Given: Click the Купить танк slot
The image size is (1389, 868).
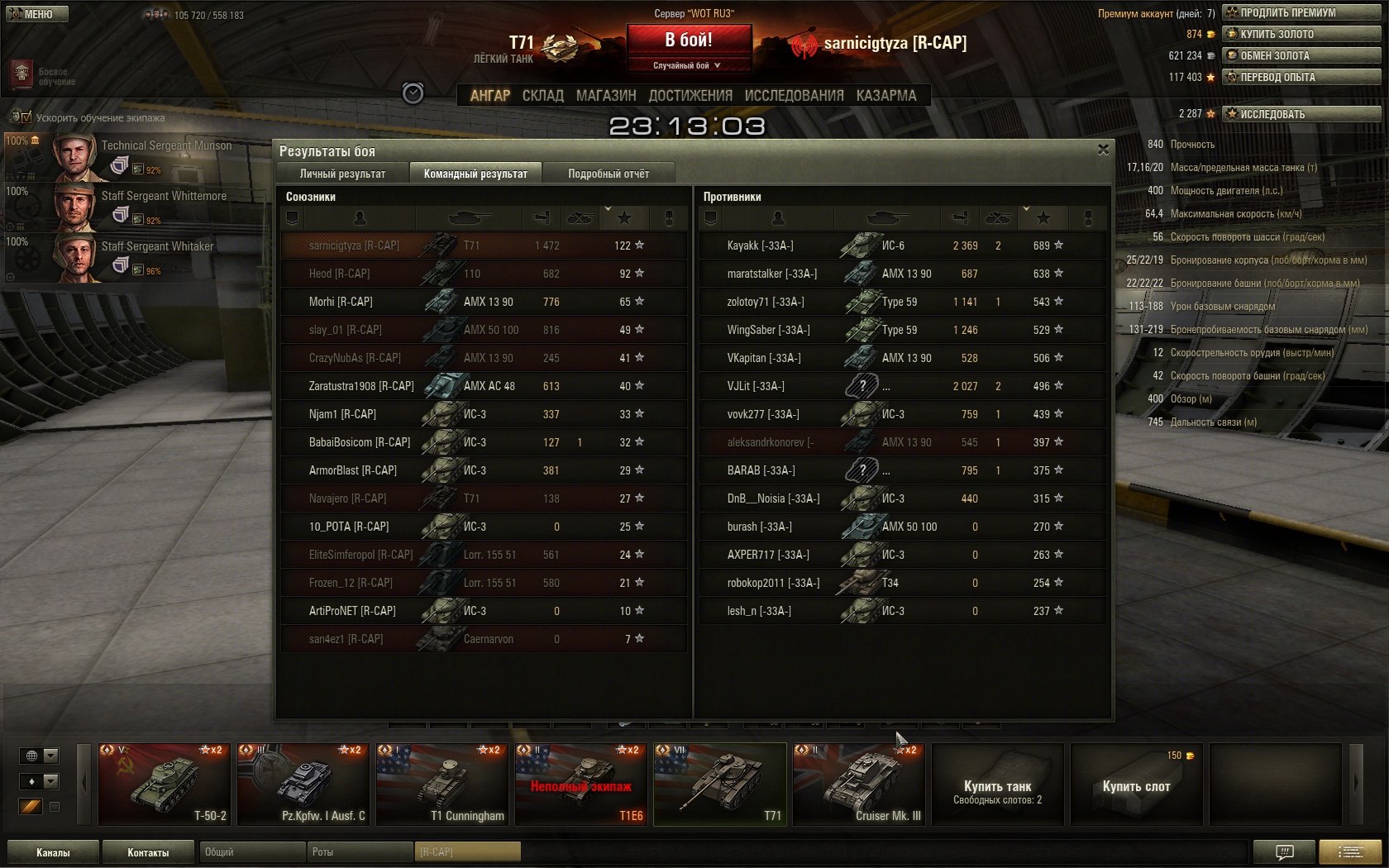Looking at the screenshot, I should point(997,784).
